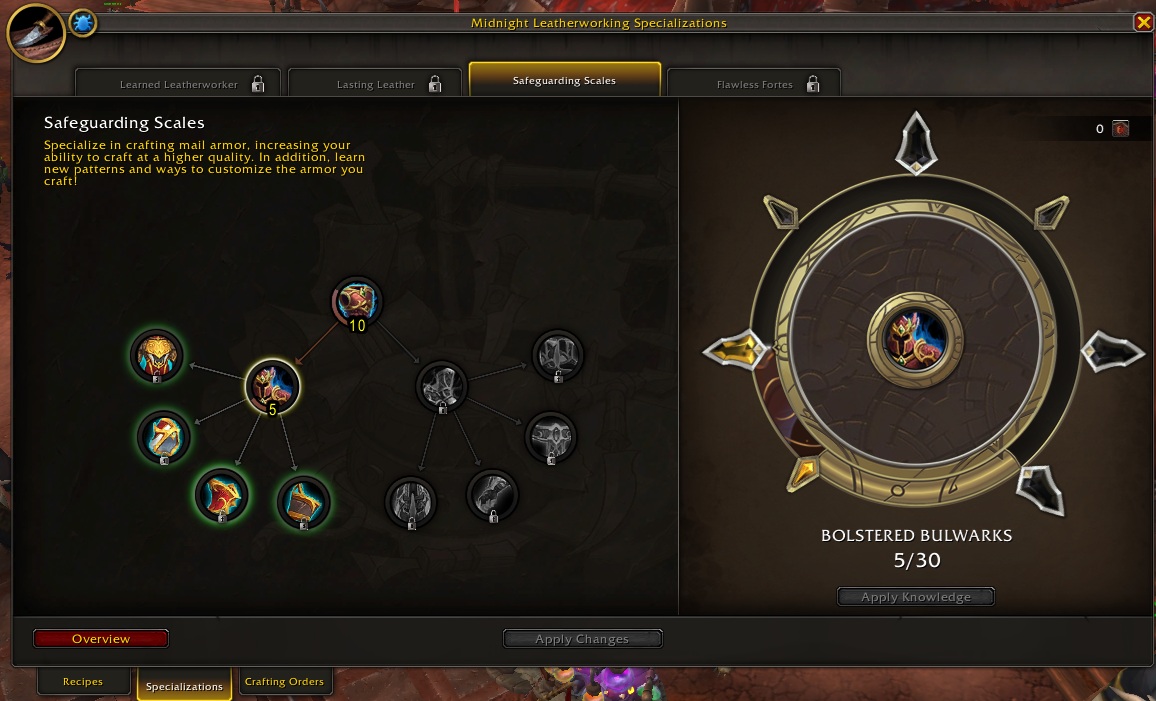Click the Apply Knowledge button
Image resolution: width=1156 pixels, height=701 pixels.
coord(916,597)
